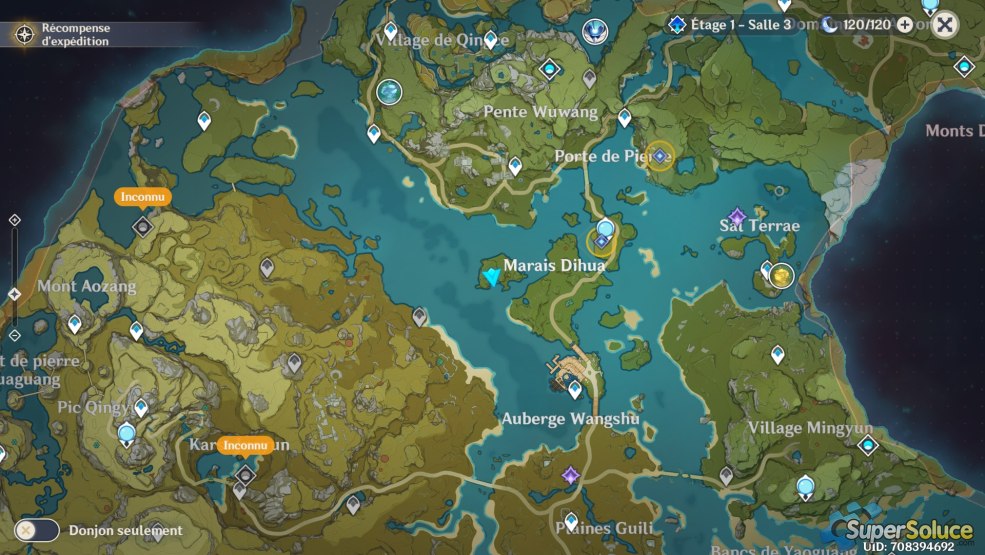Select the purple marker above Sal Terrae
The image size is (985, 555).
pos(737,216)
